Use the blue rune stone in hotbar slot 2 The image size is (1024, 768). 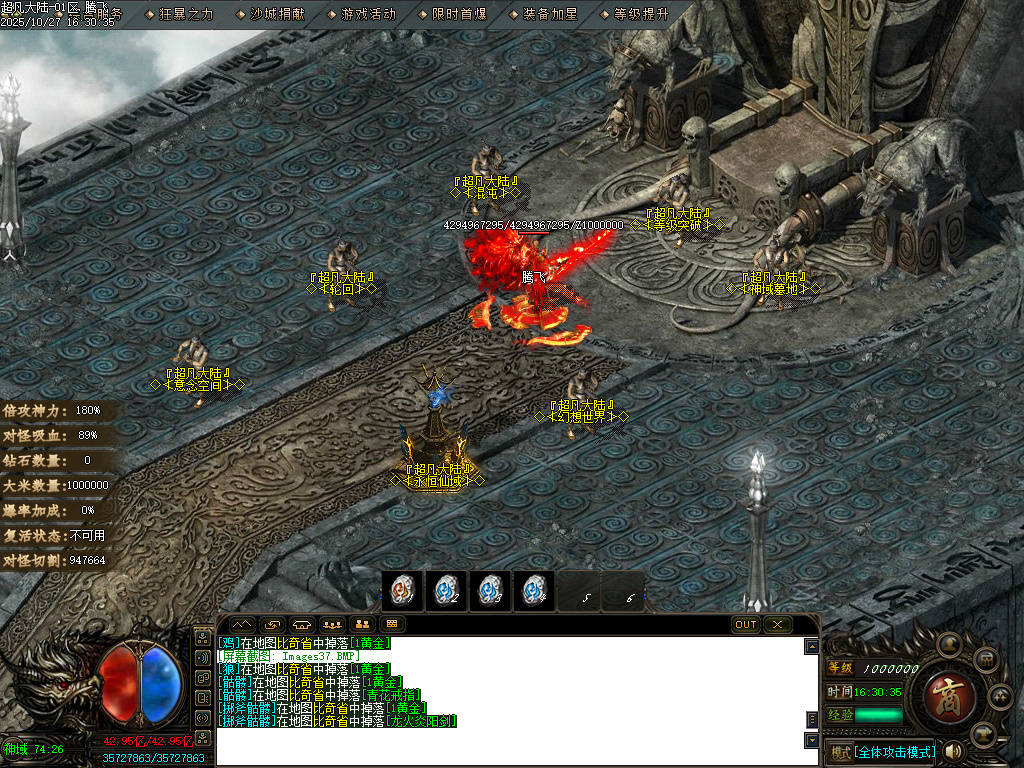tap(446, 591)
